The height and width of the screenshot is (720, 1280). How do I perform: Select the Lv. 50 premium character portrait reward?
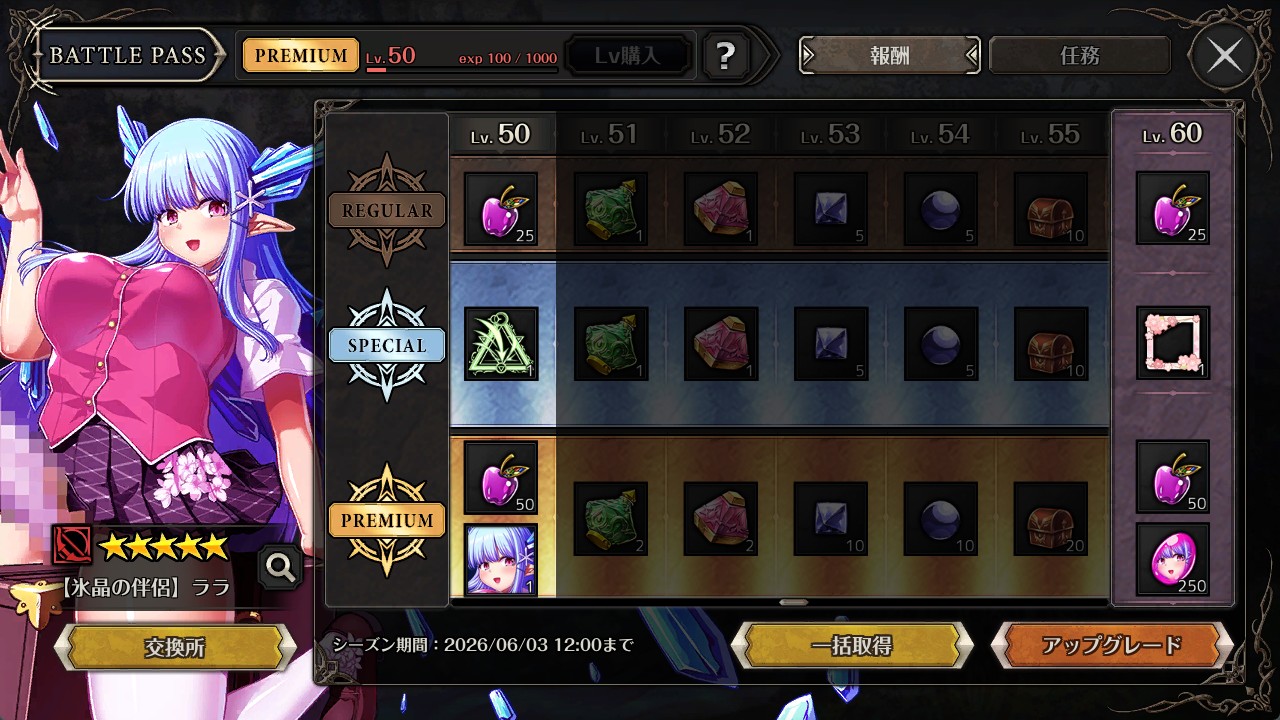click(501, 560)
